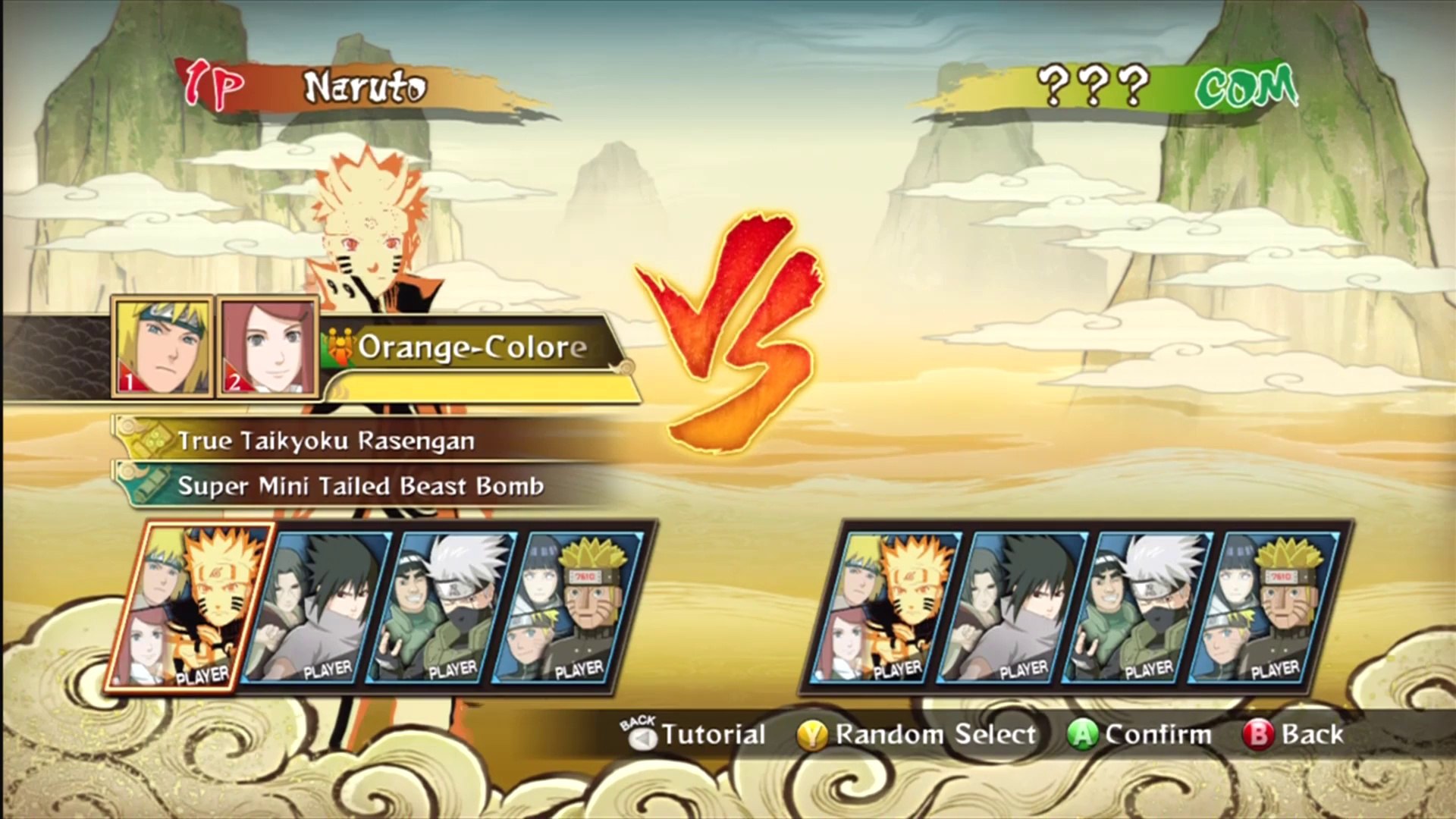Select 1P's Mecha-Naruto and Hinata team tile
The image size is (1456, 819).
tap(569, 607)
